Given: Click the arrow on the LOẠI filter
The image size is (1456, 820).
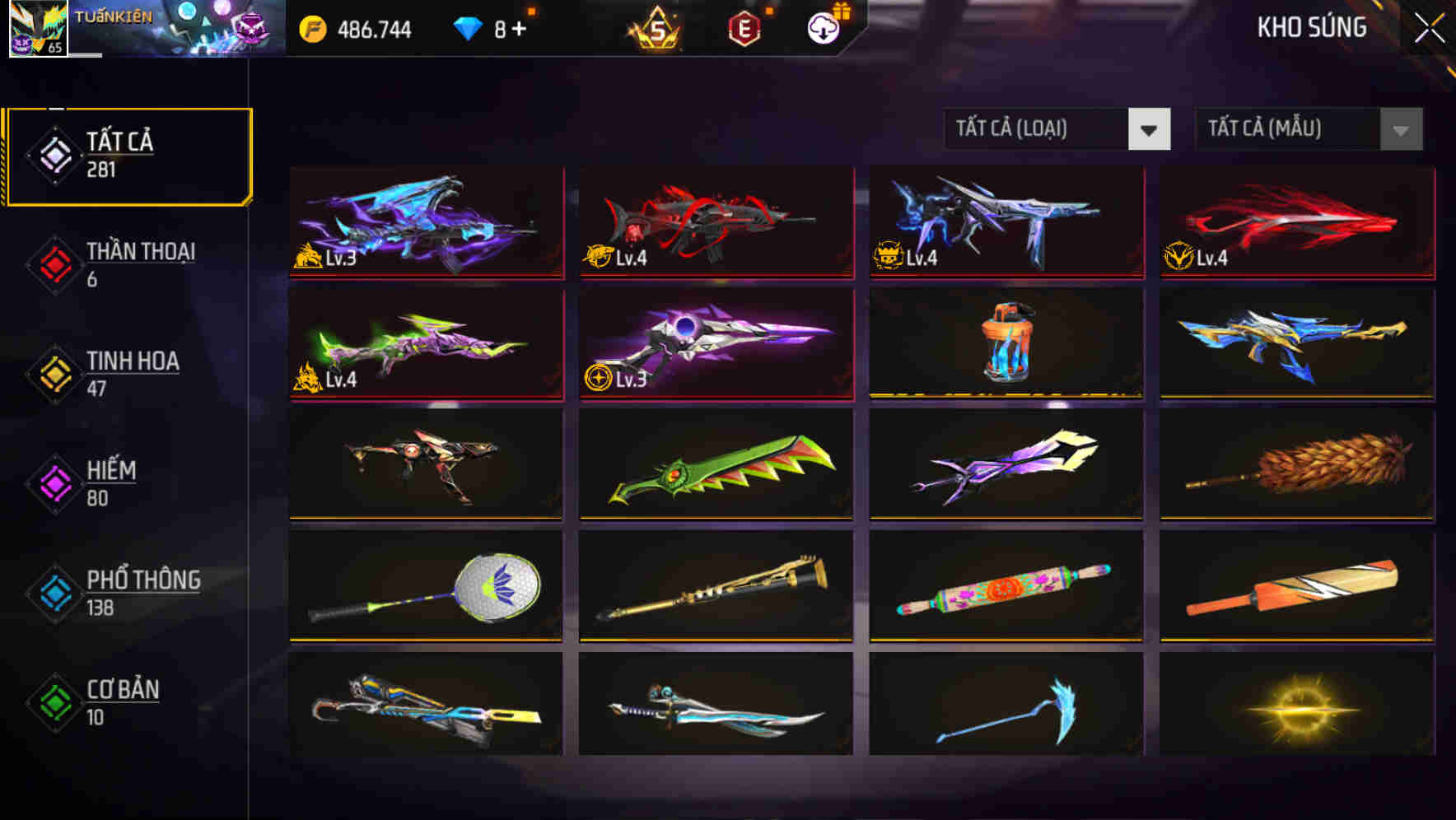Looking at the screenshot, I should point(1150,129).
